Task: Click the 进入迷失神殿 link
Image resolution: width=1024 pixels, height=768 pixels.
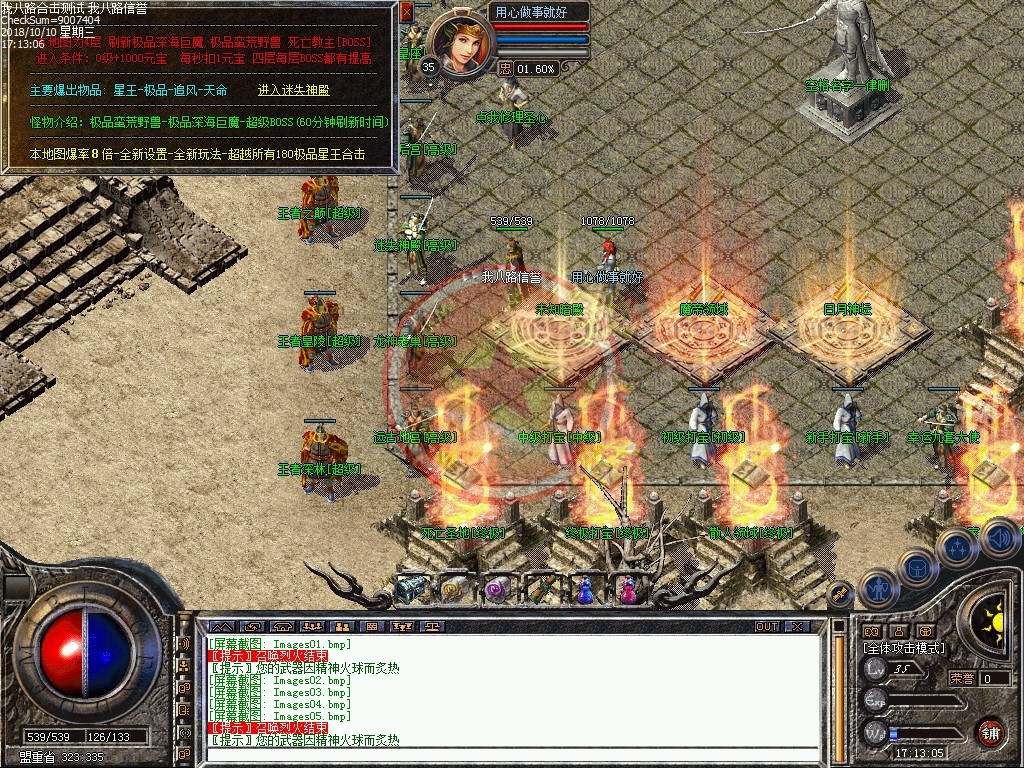Action: [293, 90]
